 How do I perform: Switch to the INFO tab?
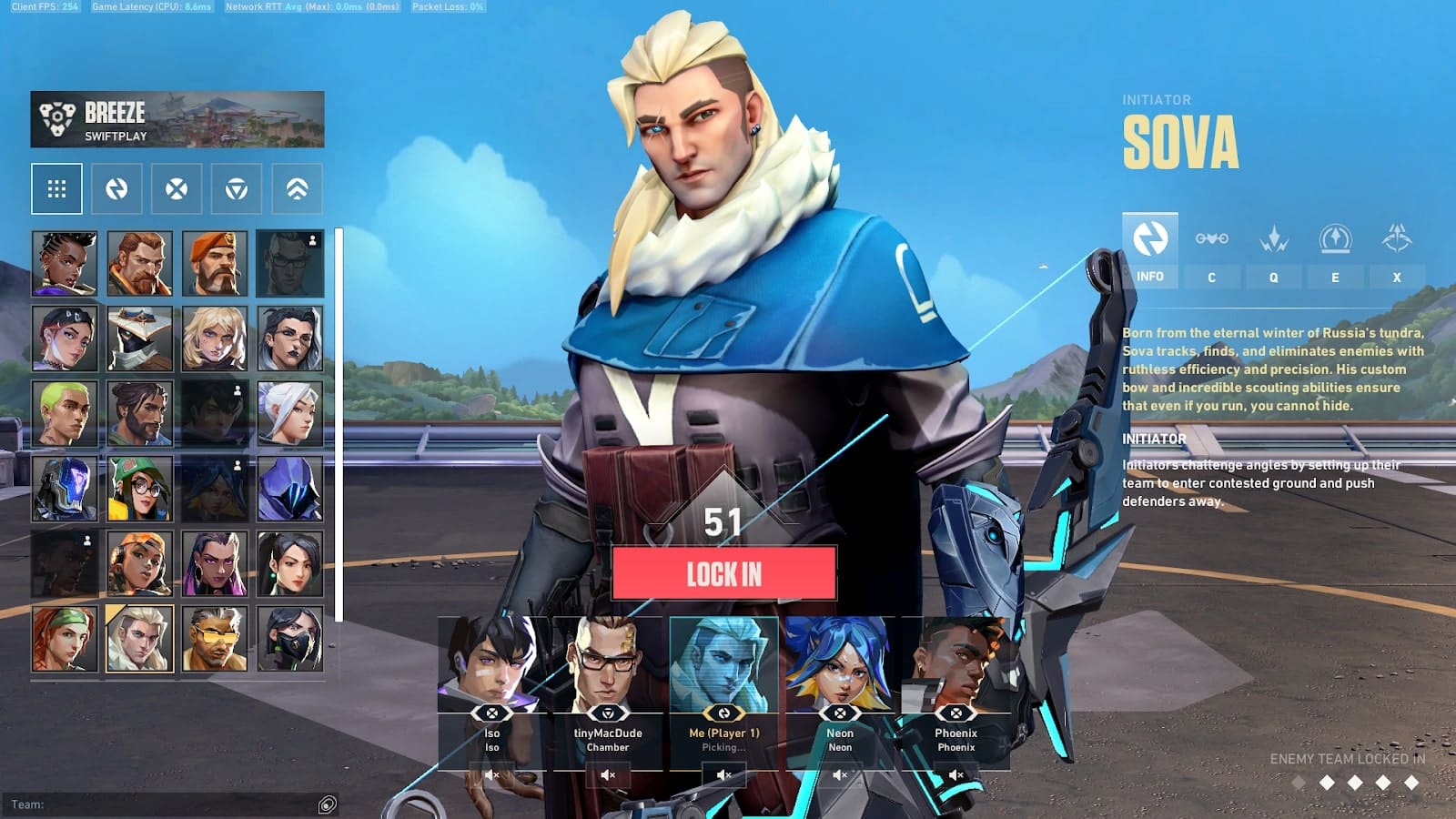pyautogui.click(x=1149, y=276)
